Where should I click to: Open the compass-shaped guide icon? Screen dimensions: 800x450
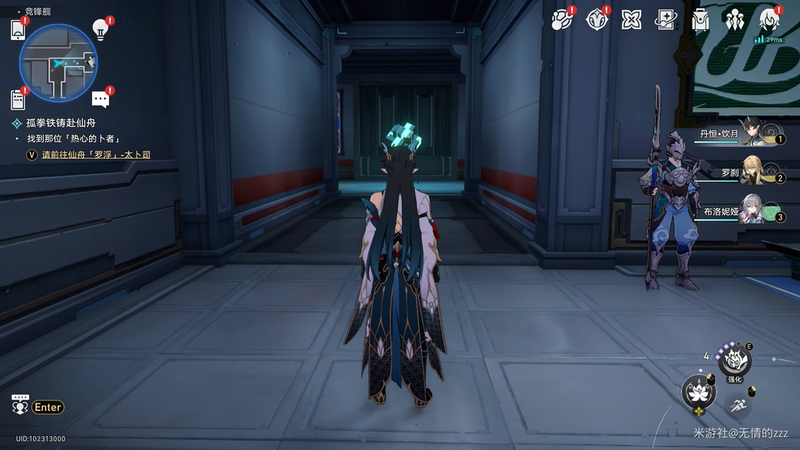[x=598, y=19]
